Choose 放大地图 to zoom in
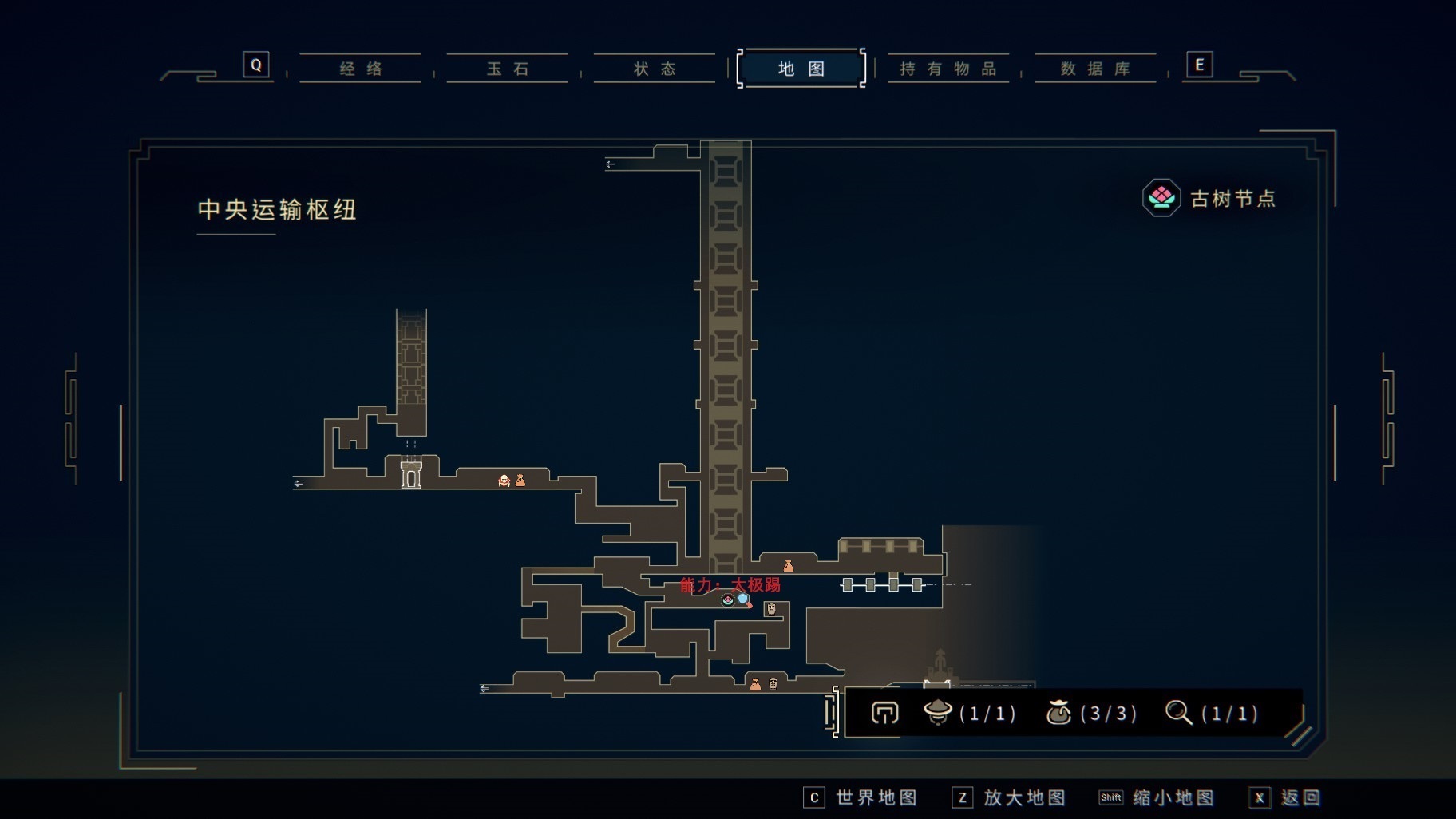The image size is (1456, 819). tap(1009, 797)
